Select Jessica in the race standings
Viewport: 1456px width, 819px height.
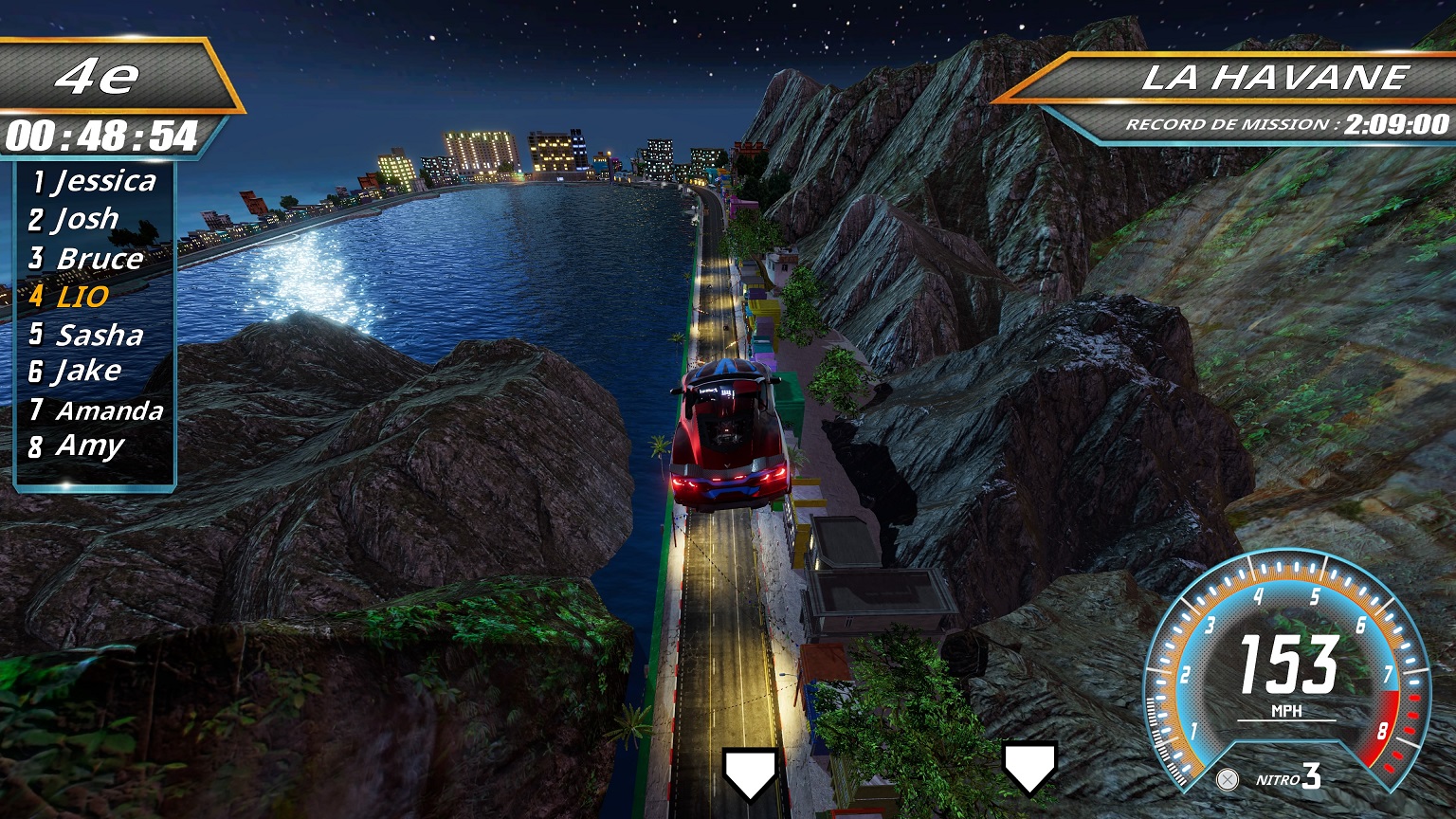point(95,181)
